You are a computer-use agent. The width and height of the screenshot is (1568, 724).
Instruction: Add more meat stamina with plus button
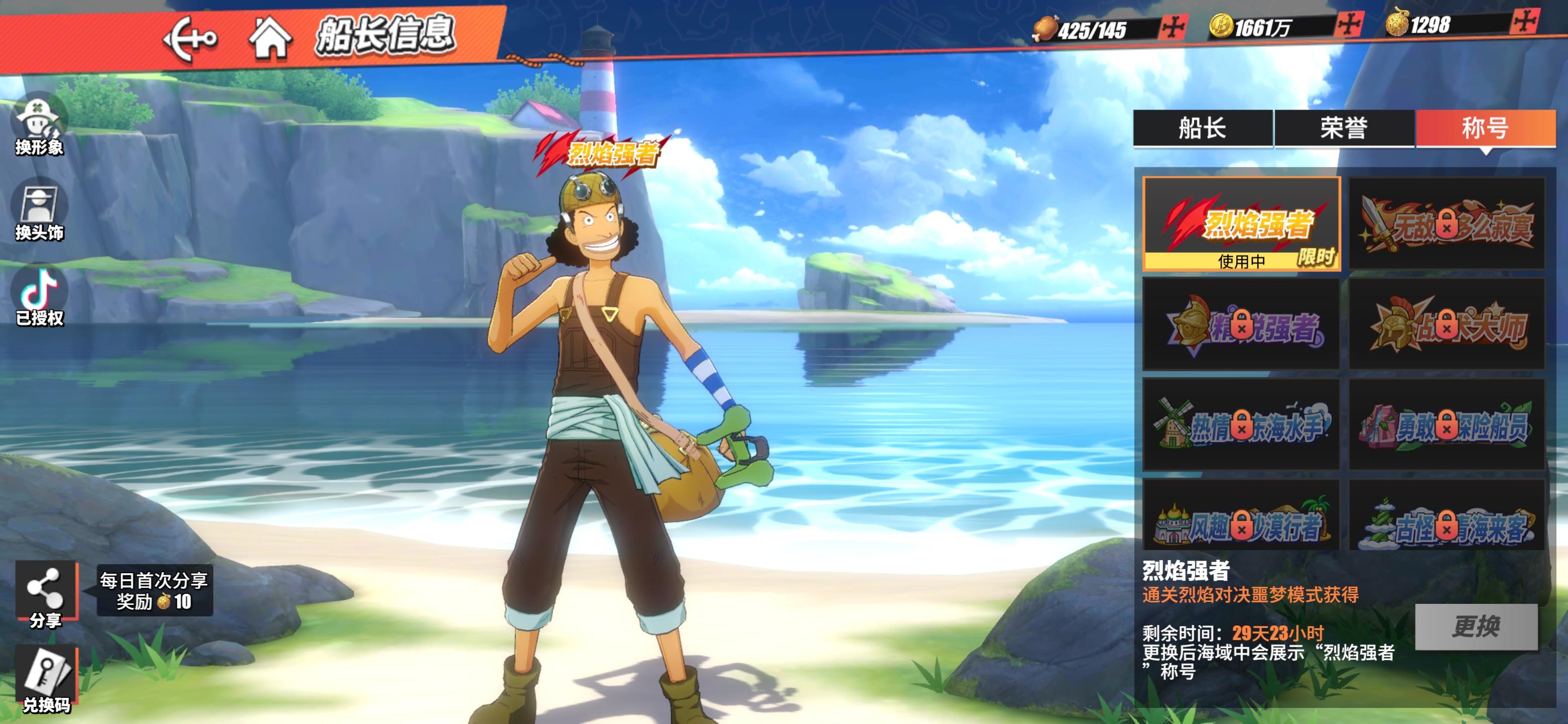[1172, 27]
